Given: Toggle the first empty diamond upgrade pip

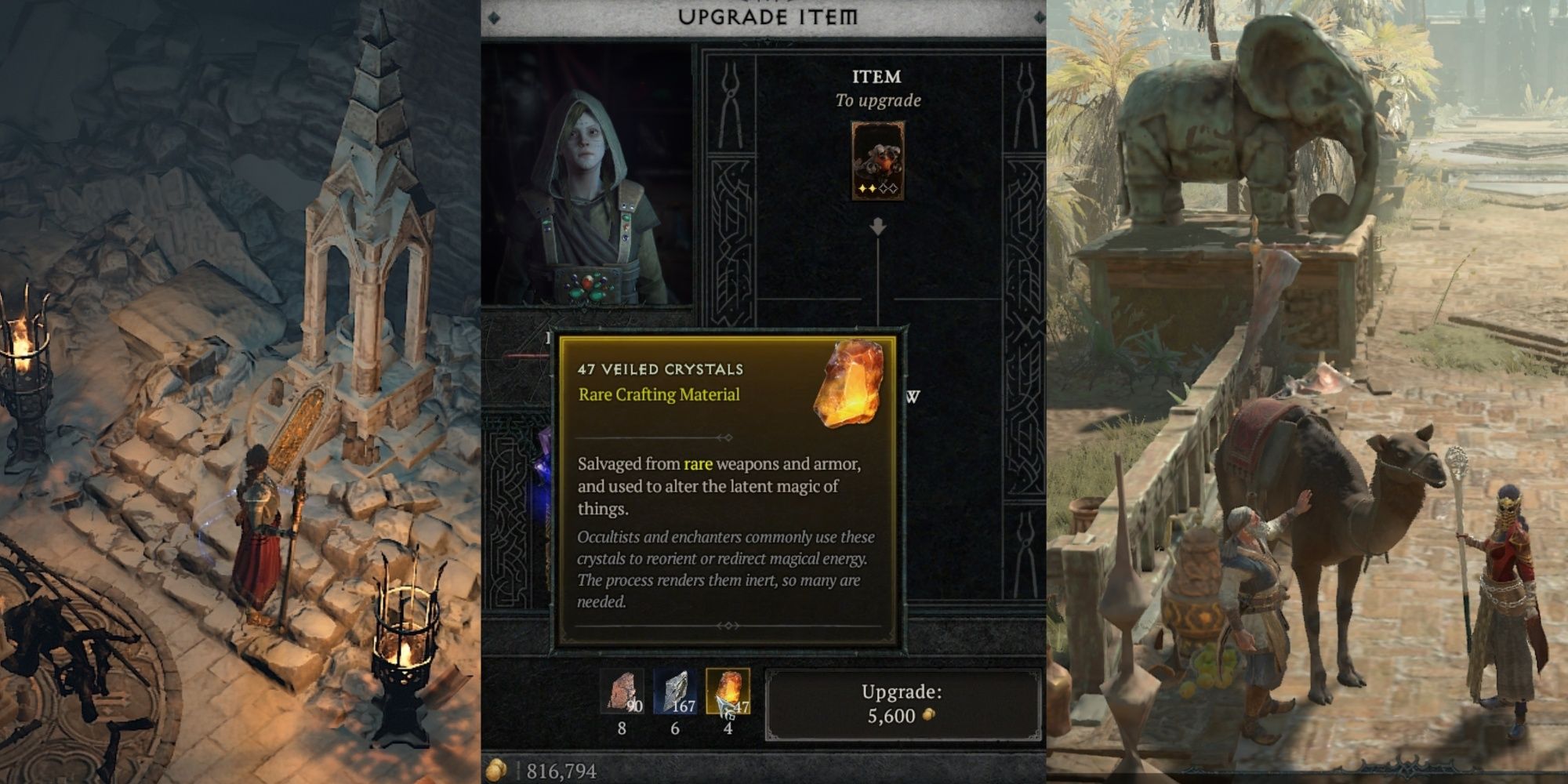Looking at the screenshot, I should (x=884, y=188).
